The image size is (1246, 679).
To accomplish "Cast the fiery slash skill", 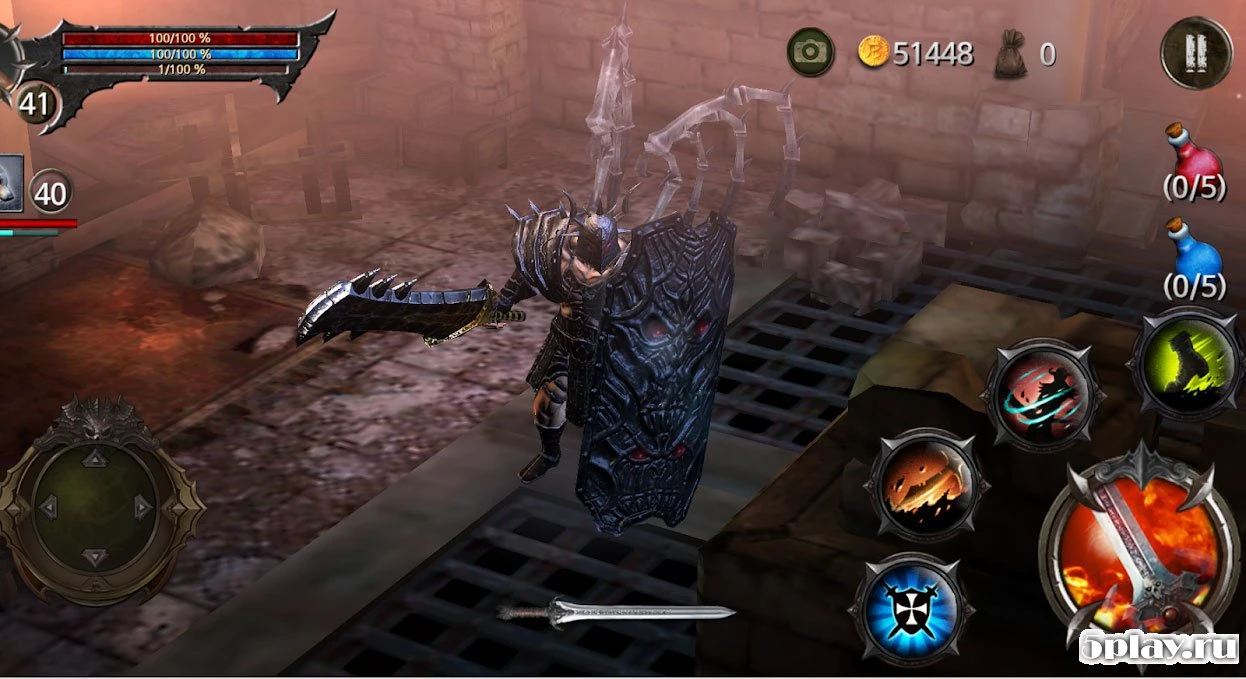I will tap(927, 485).
